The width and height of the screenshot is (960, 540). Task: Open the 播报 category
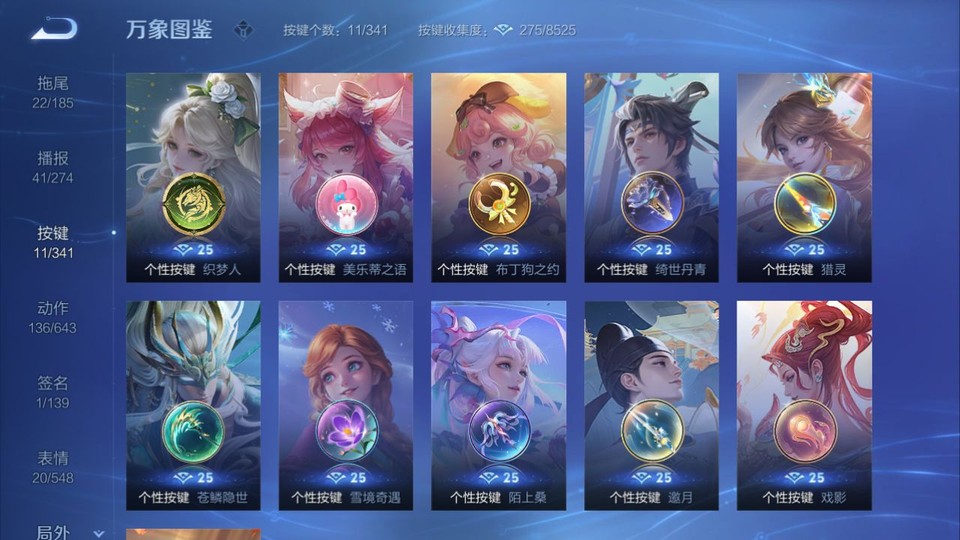pyautogui.click(x=54, y=166)
